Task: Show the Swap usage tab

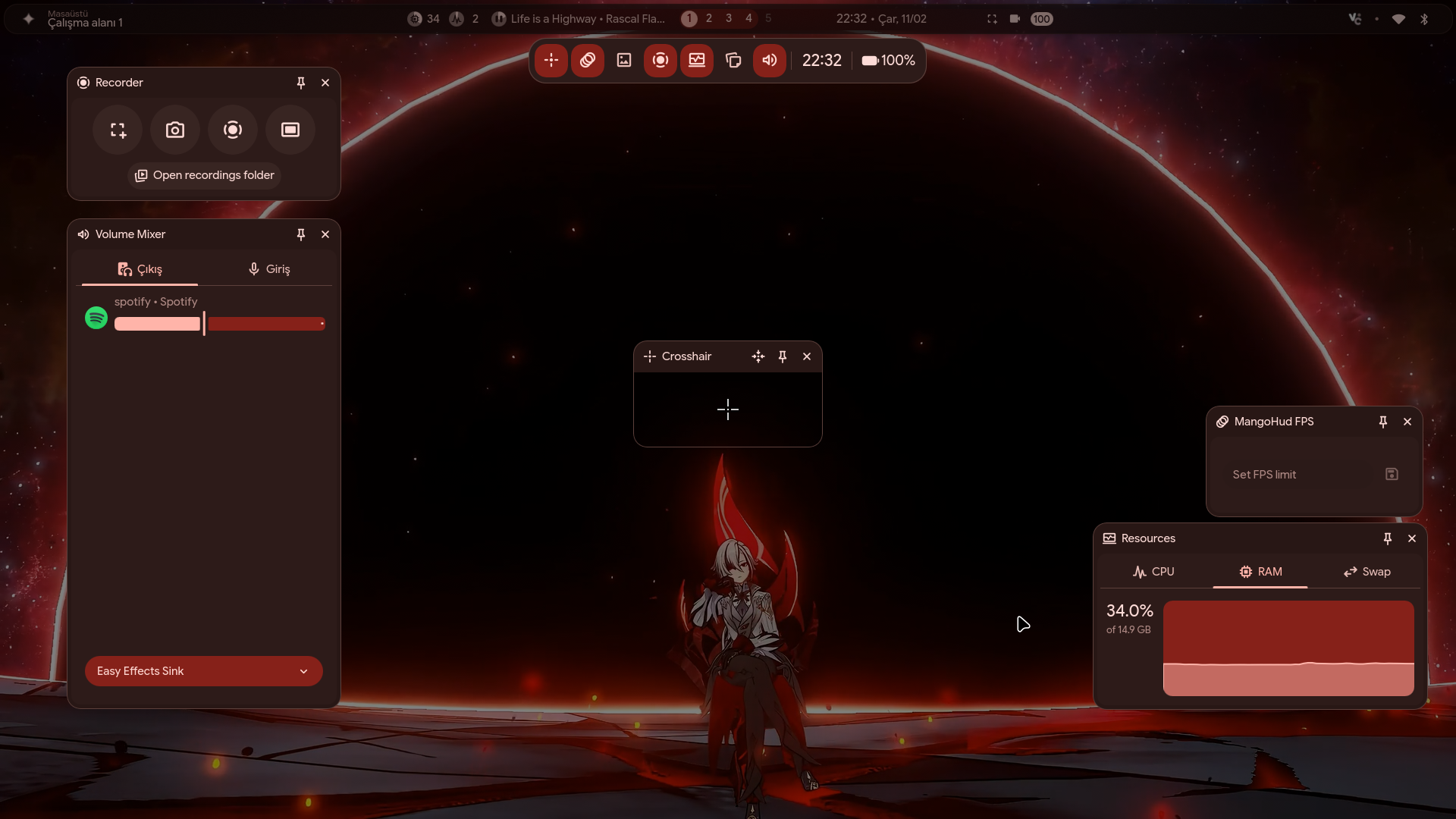Action: click(1367, 572)
